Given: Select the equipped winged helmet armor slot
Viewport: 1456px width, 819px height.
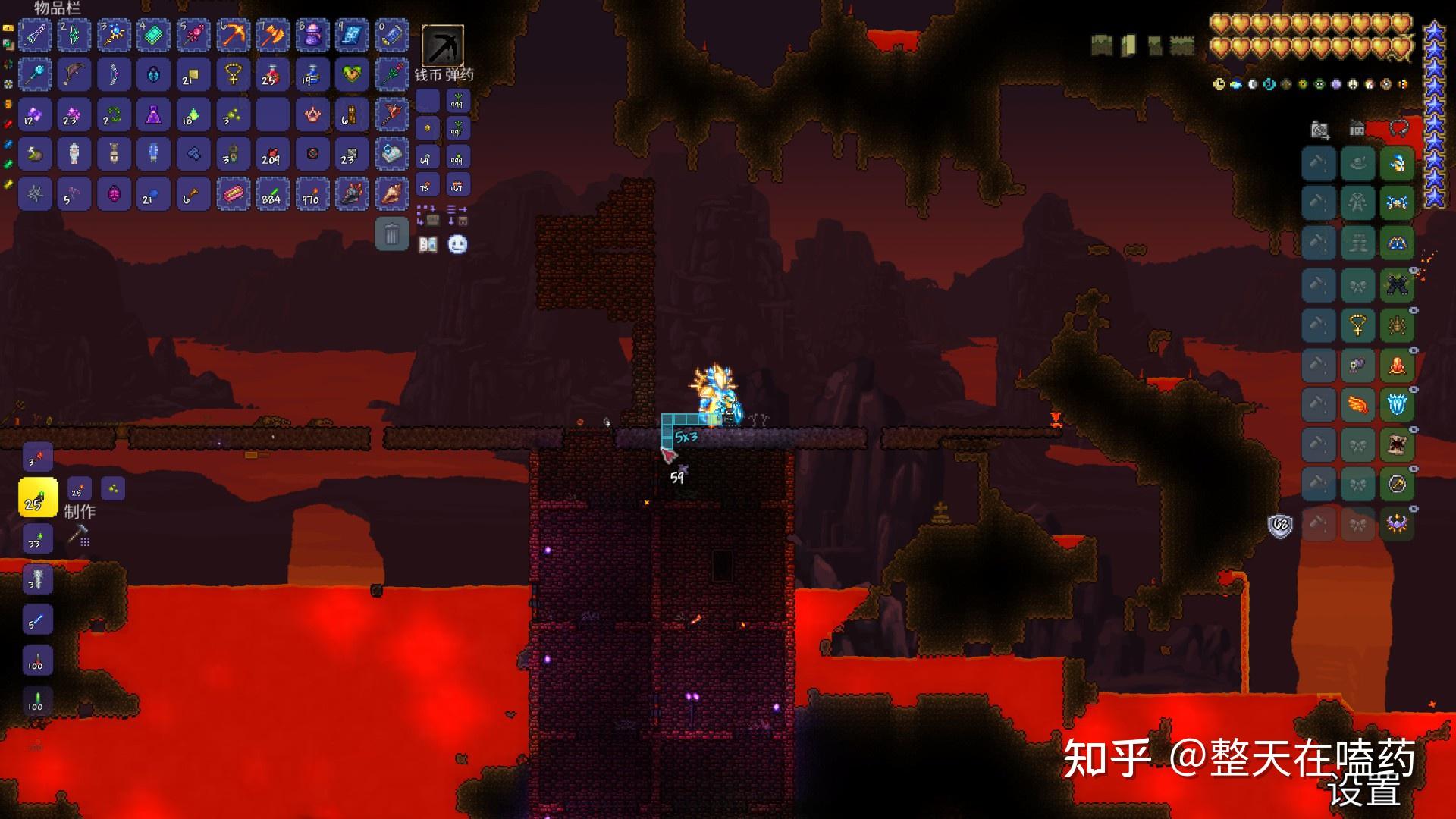Looking at the screenshot, I should pos(1397,164).
